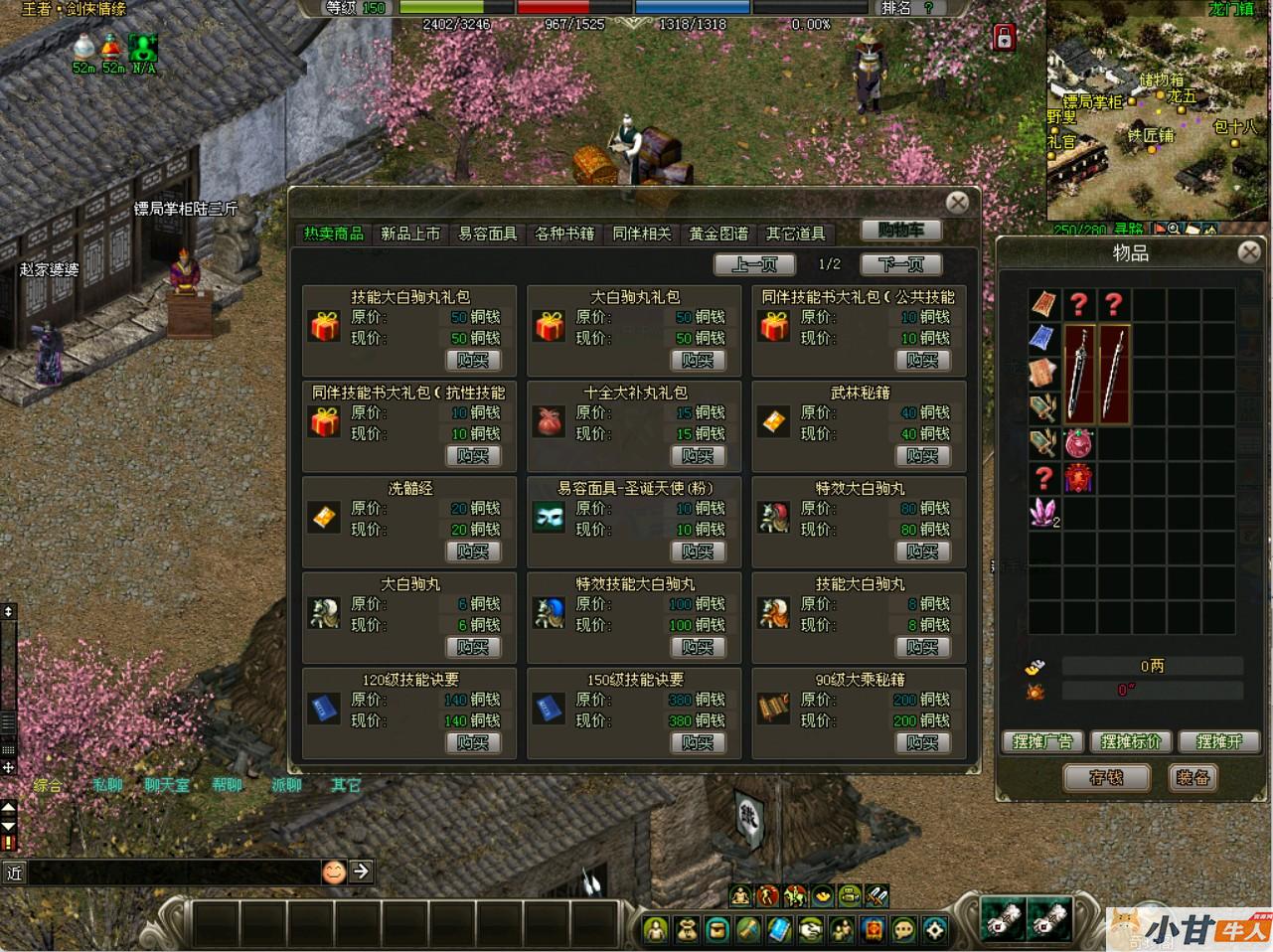Switch to the 新品上市 shop tab
Image resolution: width=1273 pixels, height=952 pixels.
pyautogui.click(x=410, y=234)
